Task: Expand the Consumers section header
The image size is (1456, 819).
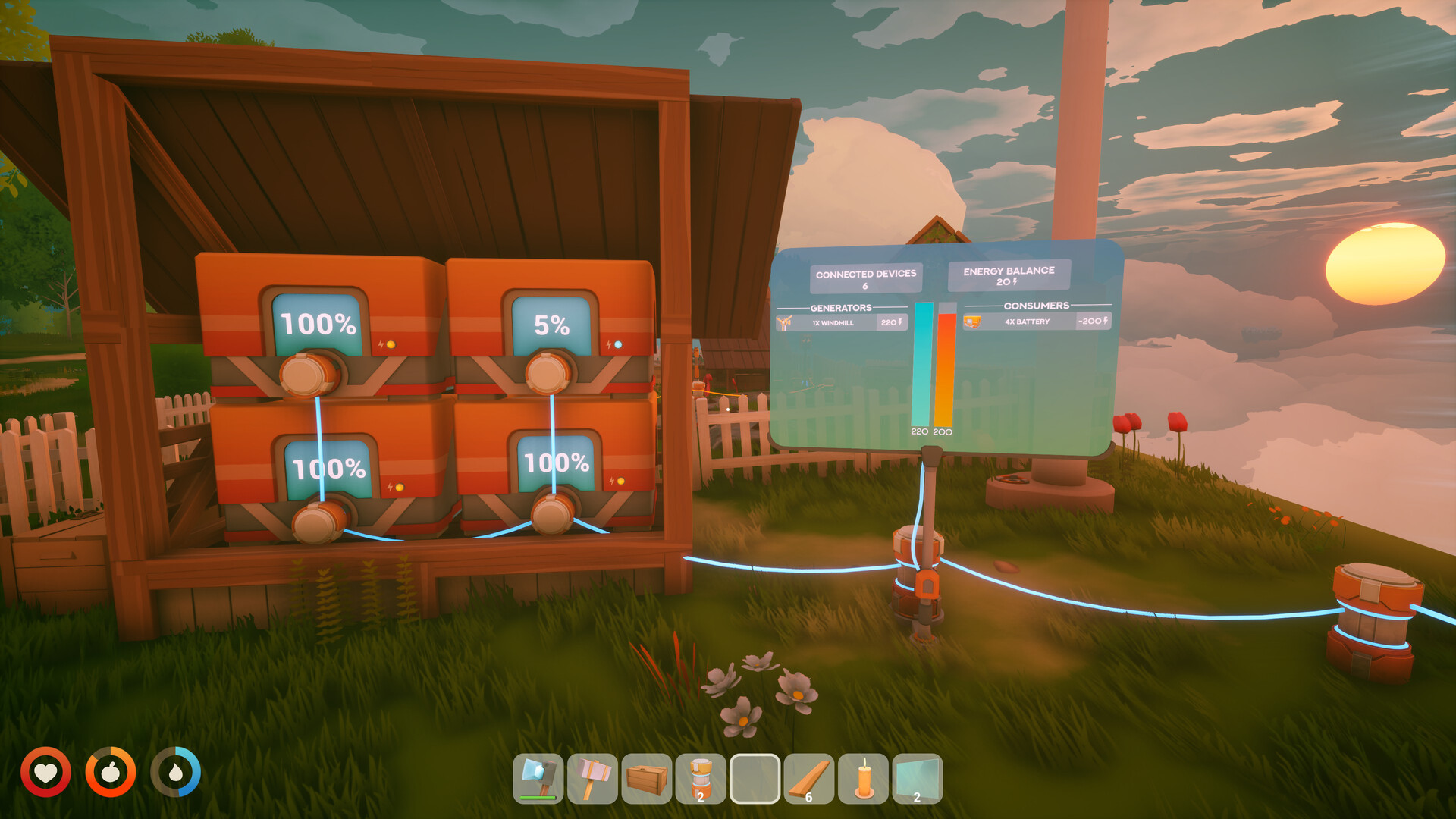Action: 1039,306
